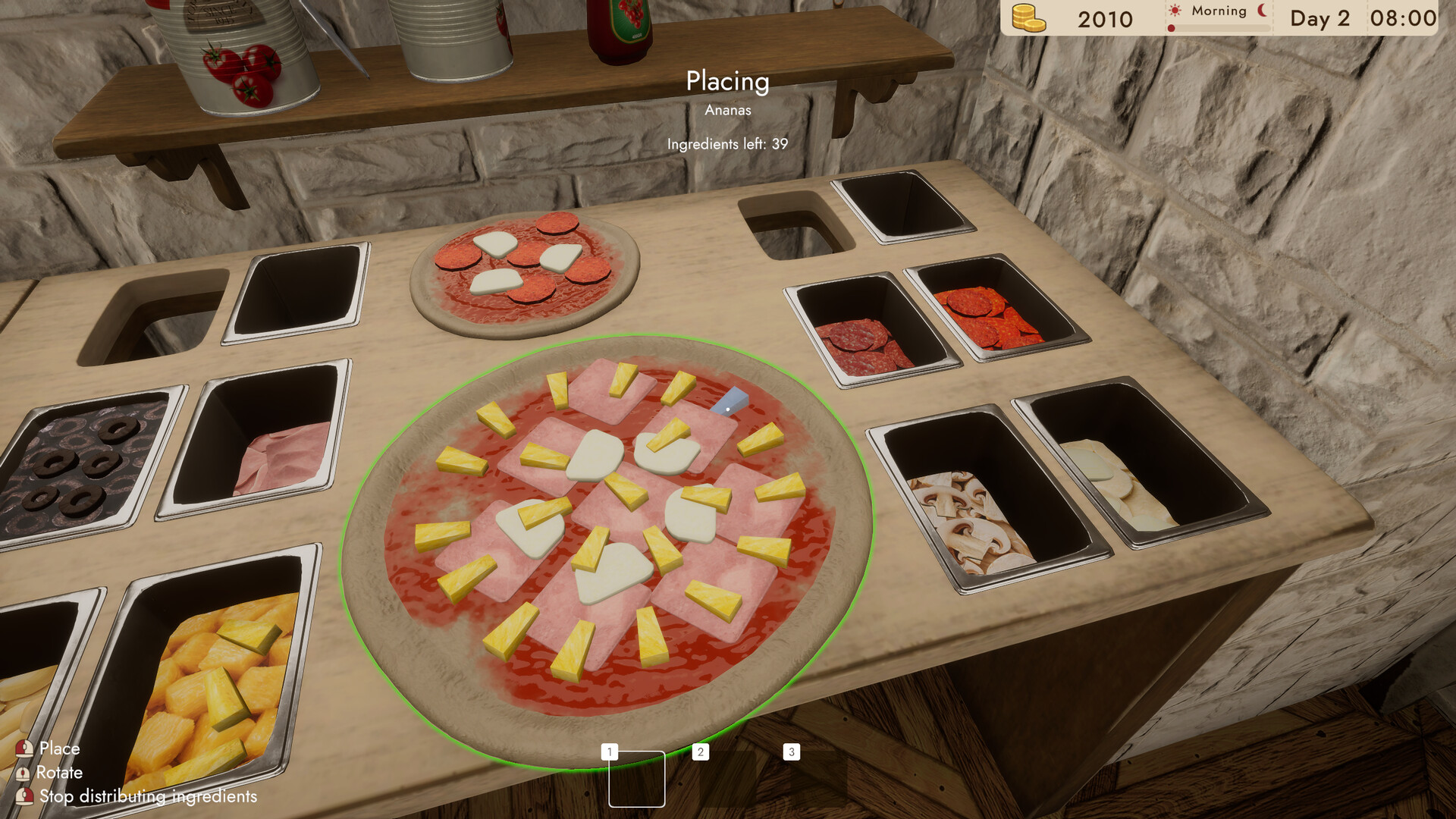Screen dimensions: 1456x819
Task: Click the sun icon beside Morning
Action: pos(1175,9)
